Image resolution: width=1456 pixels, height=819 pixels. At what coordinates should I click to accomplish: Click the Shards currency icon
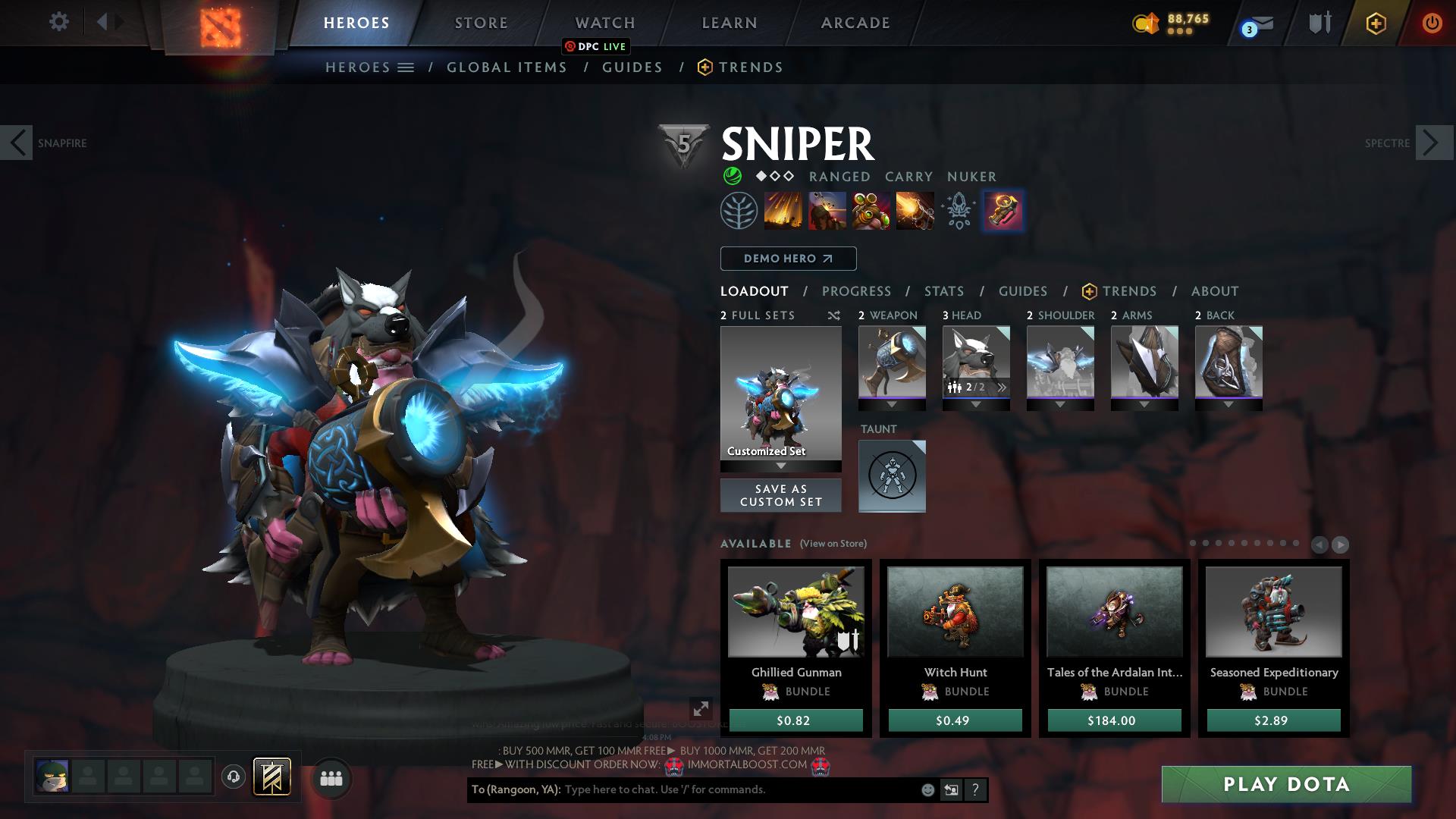1147,24
